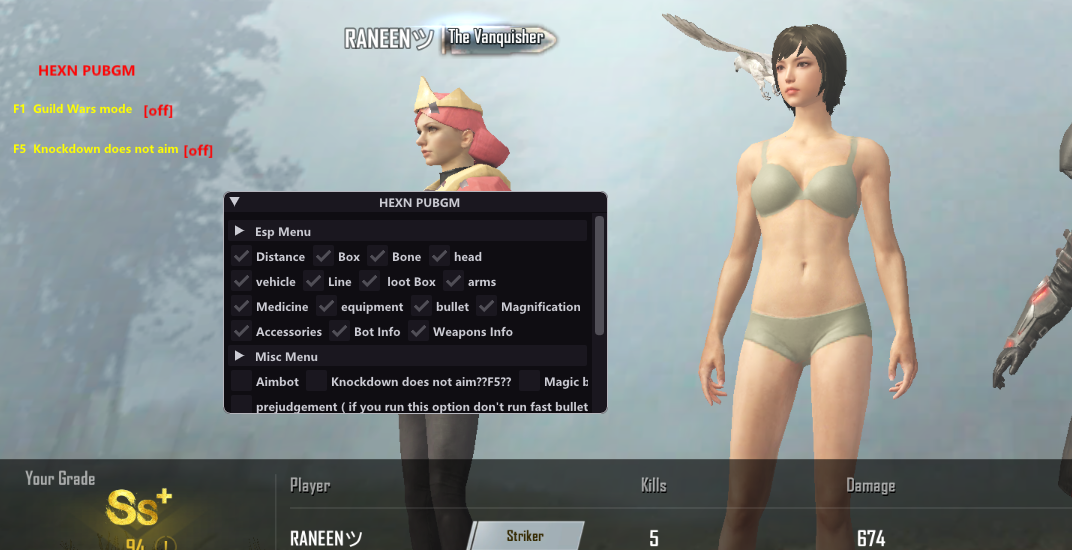Toggle the bullet checkbox
The image size is (1072, 550).
click(421, 306)
